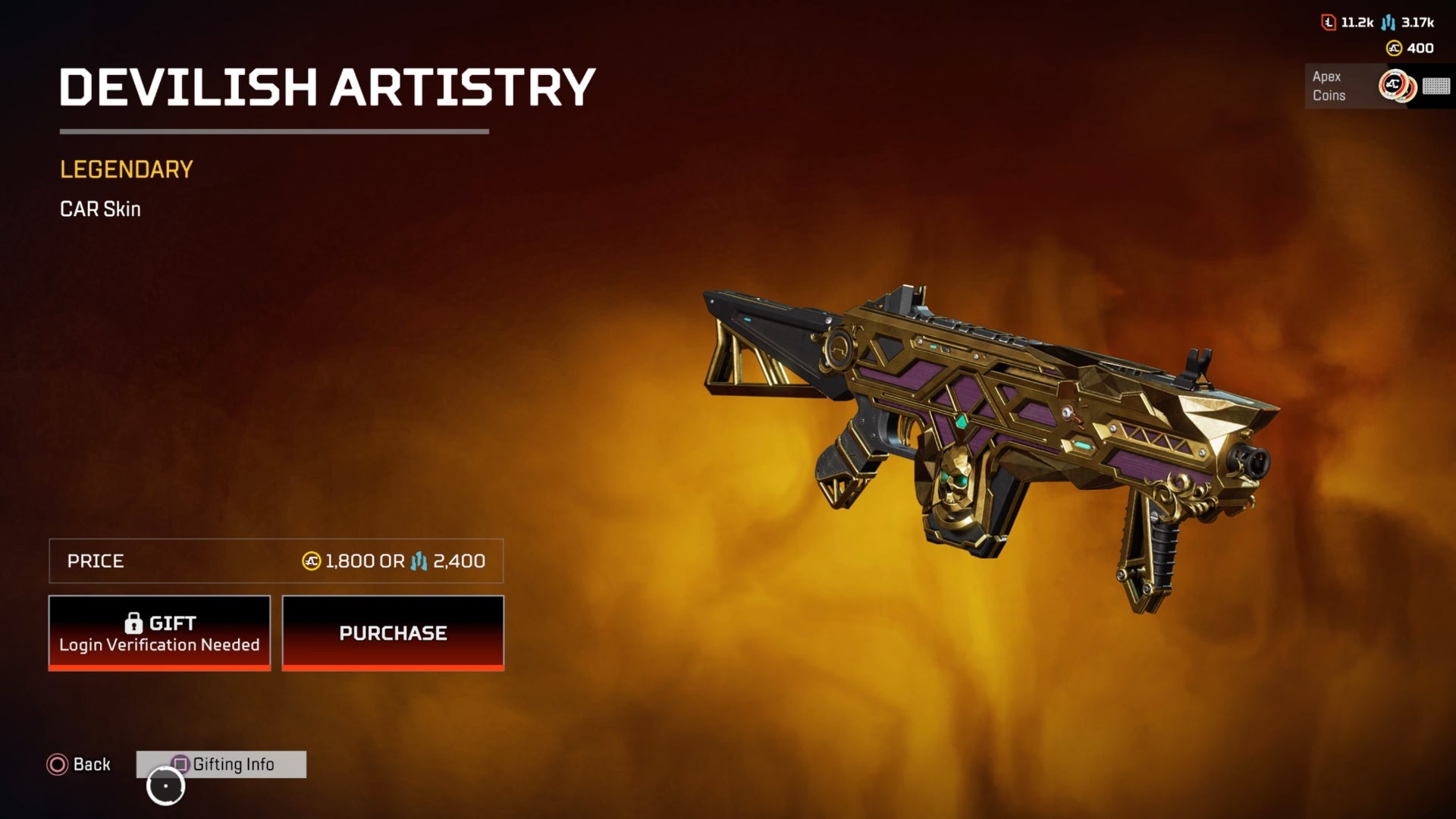Screen dimensions: 1456x819
Task: Select the CAR Skin subtitle text
Action: click(99, 209)
